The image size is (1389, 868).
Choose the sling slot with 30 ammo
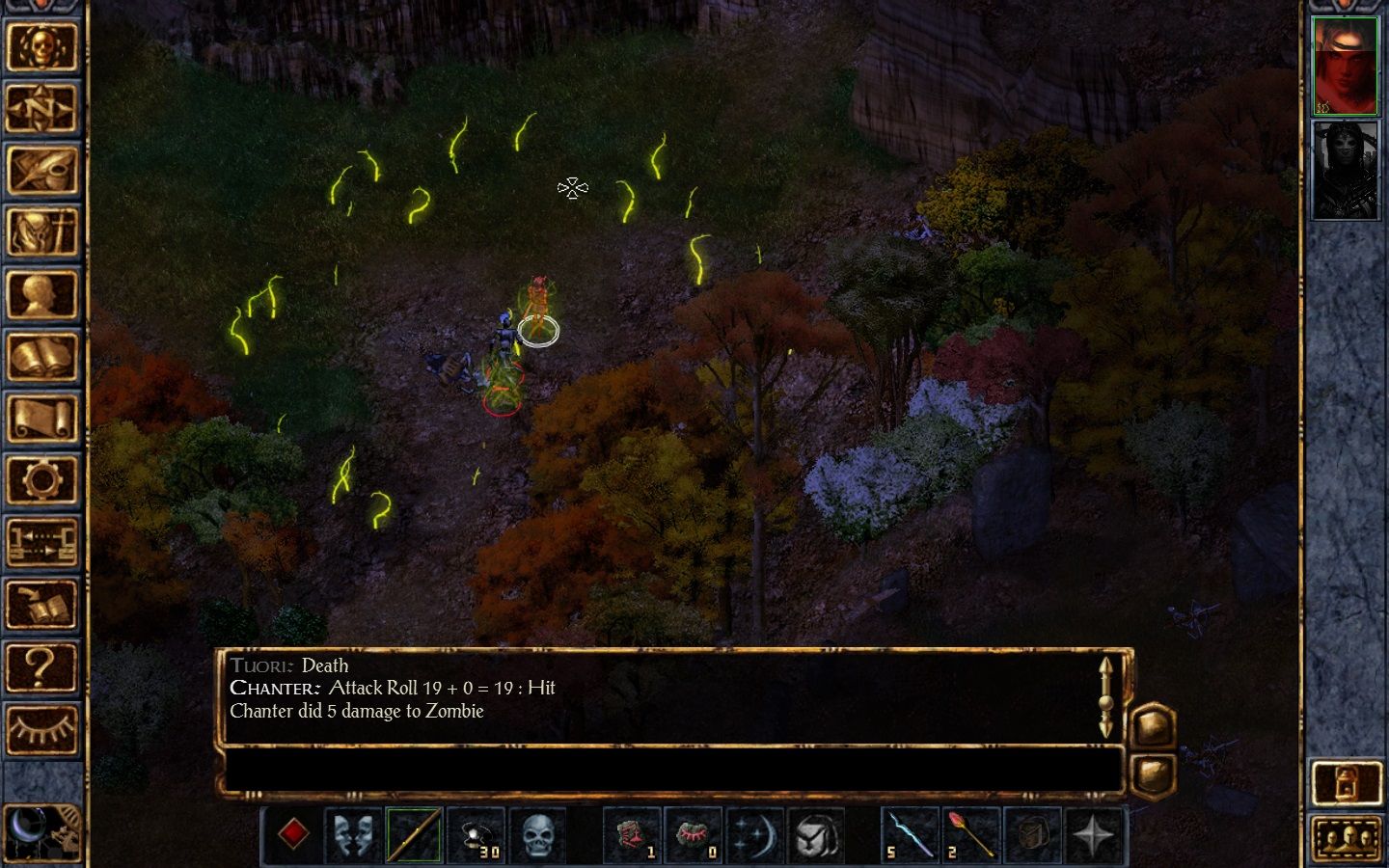coord(477,834)
